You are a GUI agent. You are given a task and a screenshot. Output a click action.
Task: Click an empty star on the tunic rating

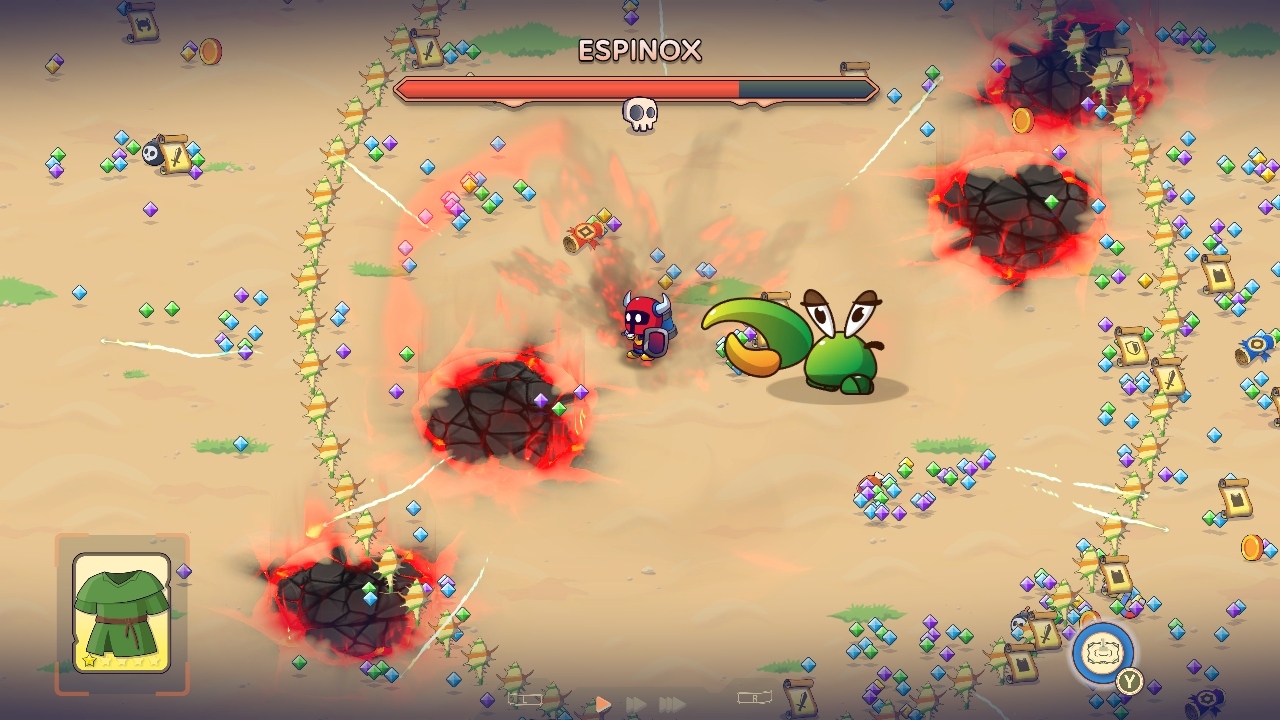[x=106, y=661]
